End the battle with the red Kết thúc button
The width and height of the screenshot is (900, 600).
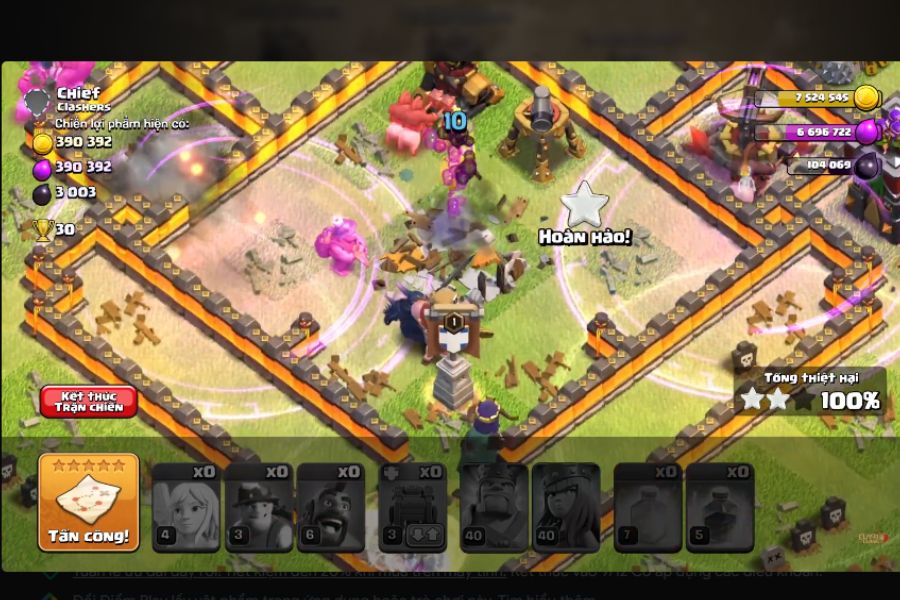point(89,401)
